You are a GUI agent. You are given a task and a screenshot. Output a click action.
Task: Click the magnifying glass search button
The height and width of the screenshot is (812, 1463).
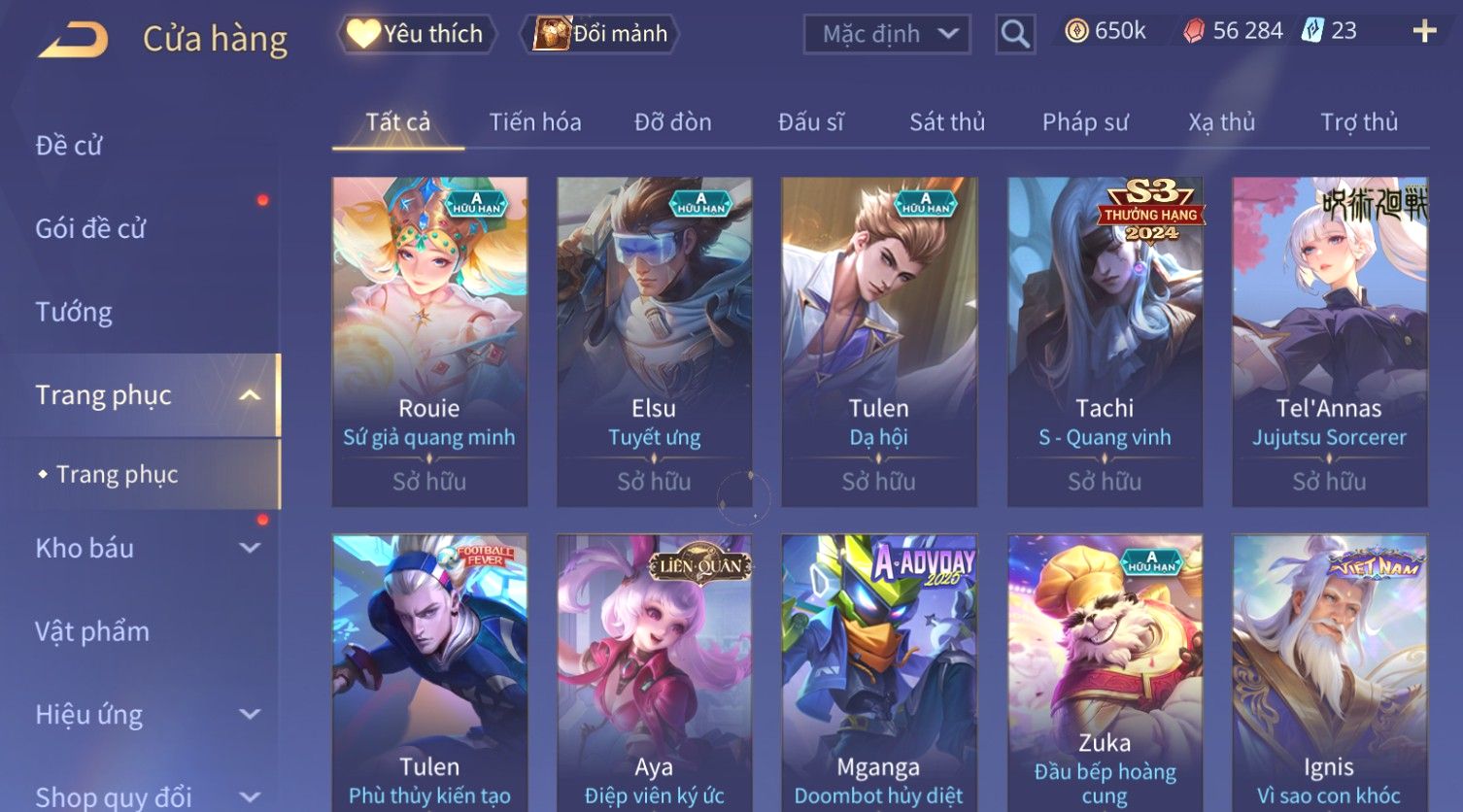pyautogui.click(x=1015, y=34)
